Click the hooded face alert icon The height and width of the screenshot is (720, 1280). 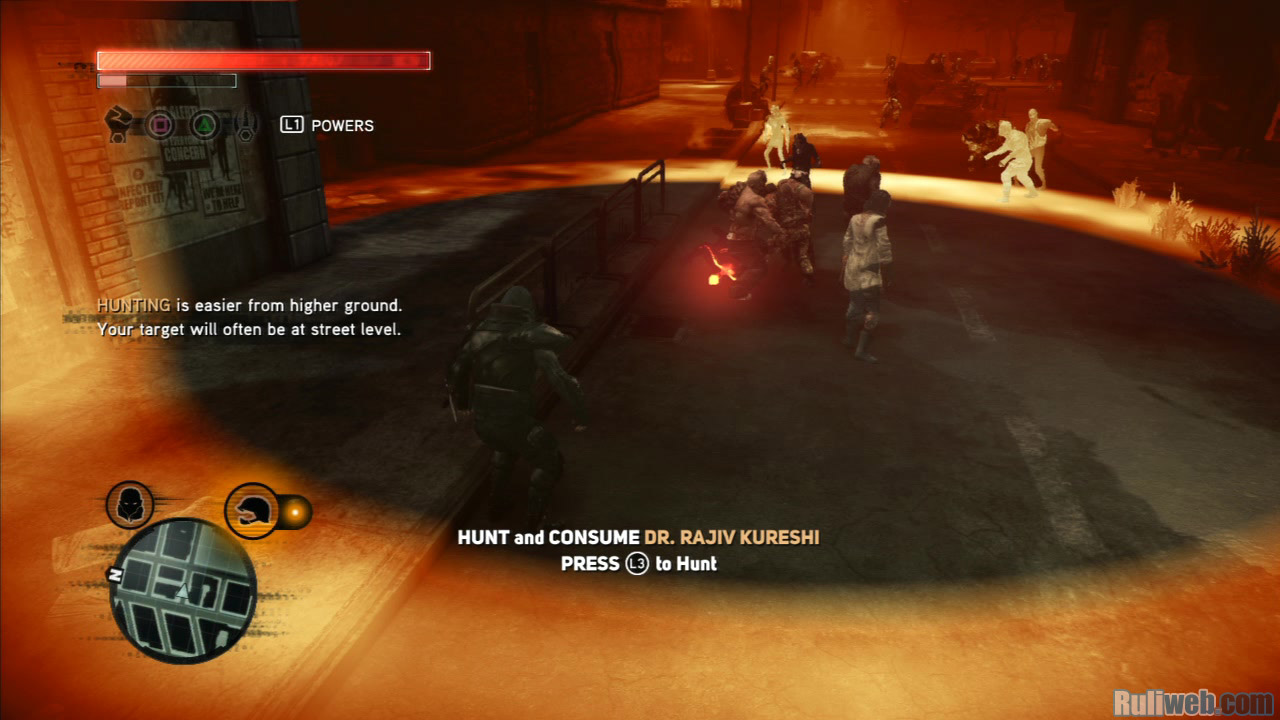click(x=130, y=505)
